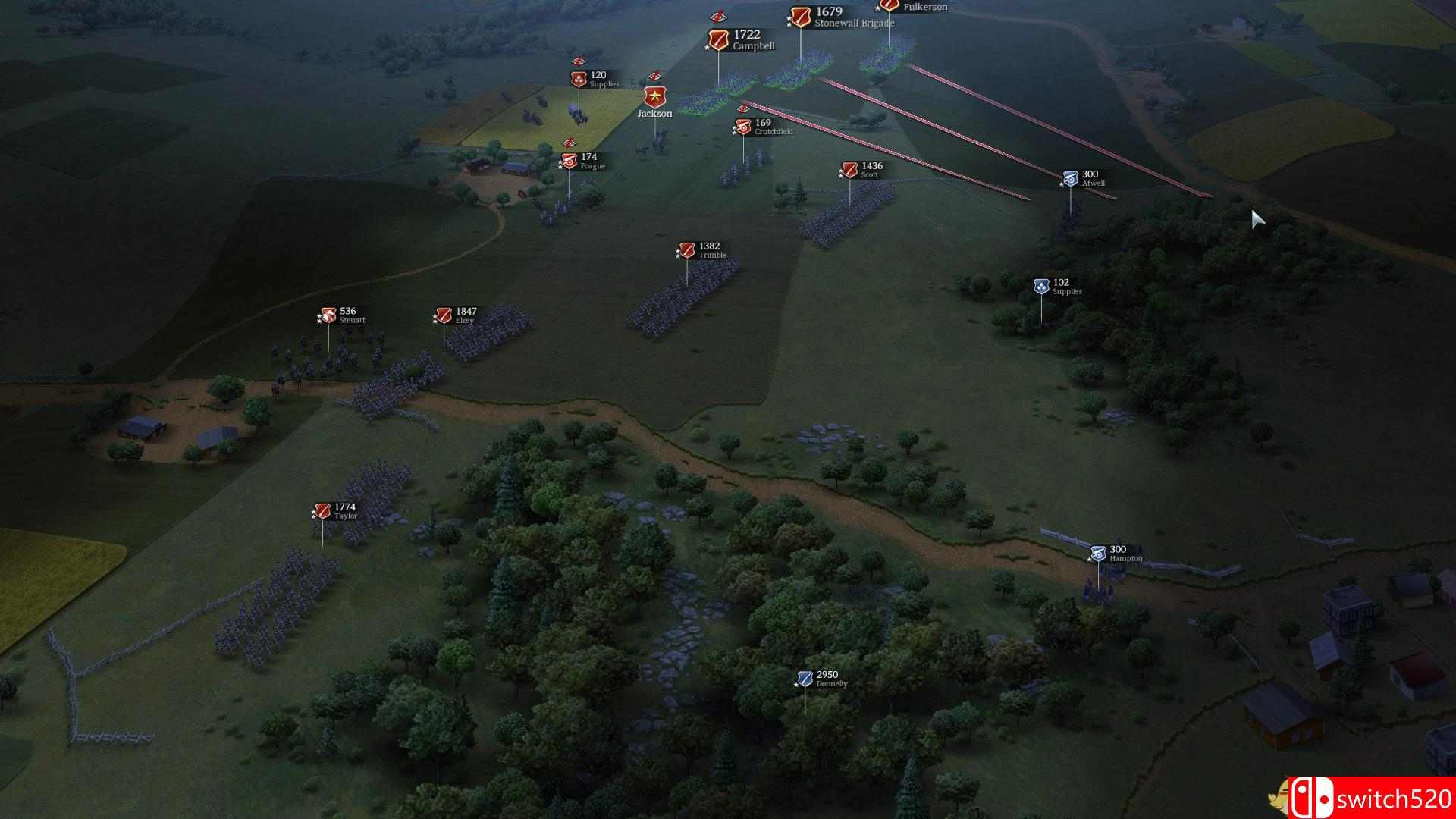Click Fulkerson's brigade banner at top right
The height and width of the screenshot is (819, 1456).
point(888,6)
